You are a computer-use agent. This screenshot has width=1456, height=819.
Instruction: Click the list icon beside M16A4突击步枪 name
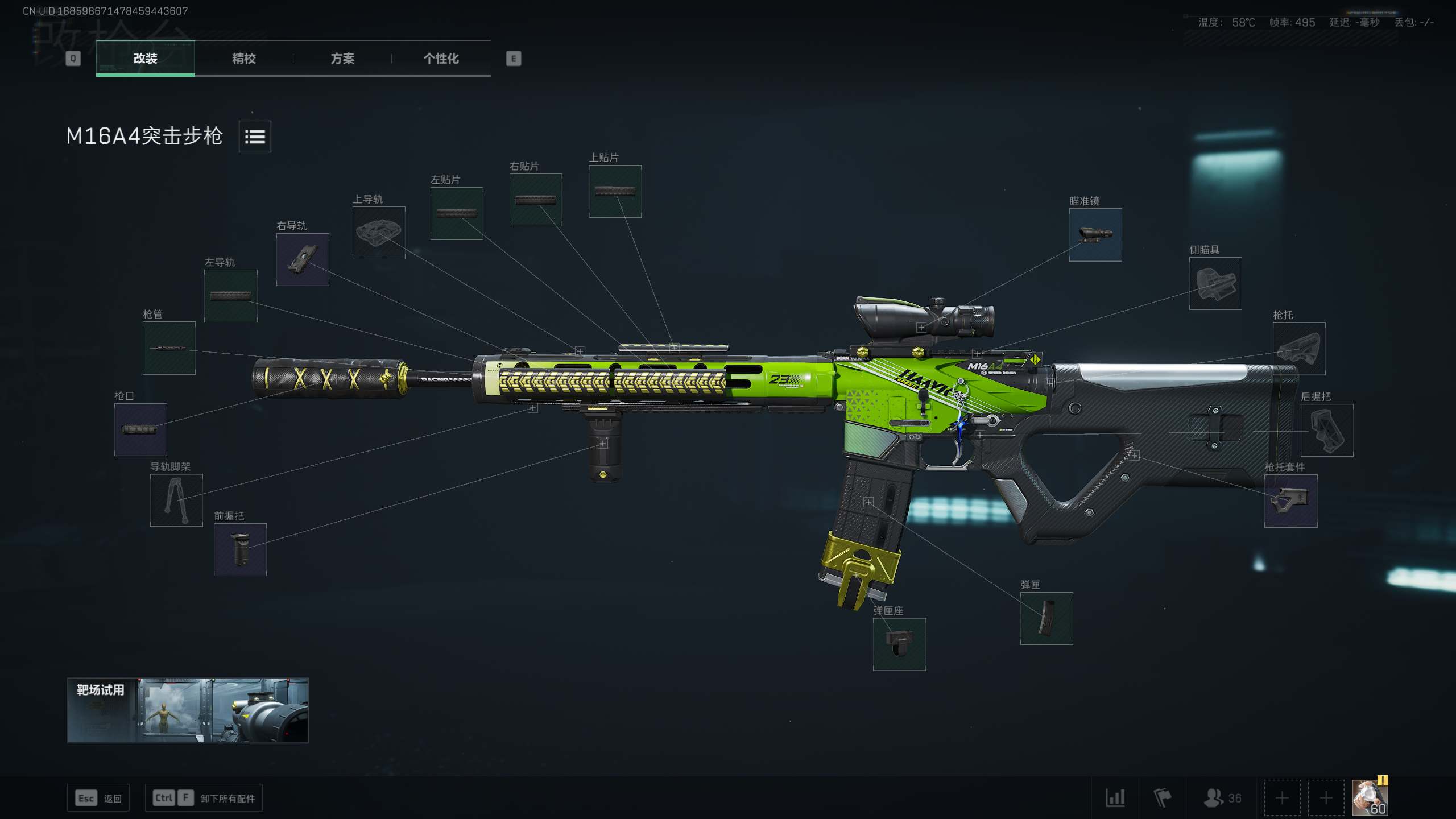click(x=254, y=137)
